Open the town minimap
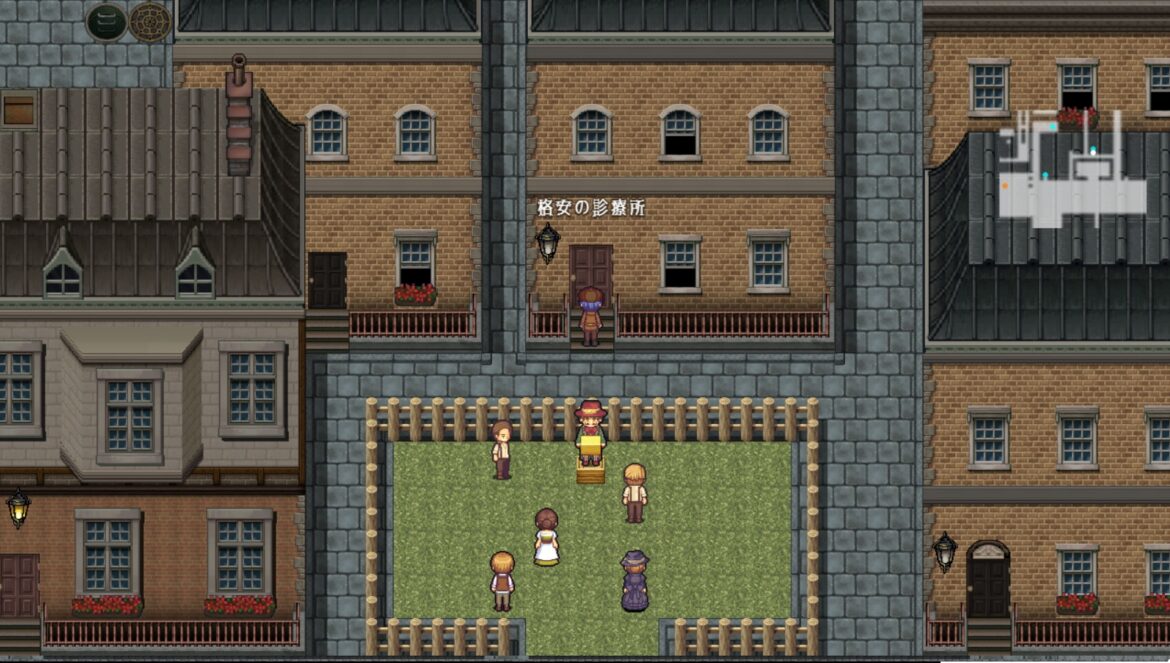This screenshot has height=663, width=1170. click(x=1071, y=170)
